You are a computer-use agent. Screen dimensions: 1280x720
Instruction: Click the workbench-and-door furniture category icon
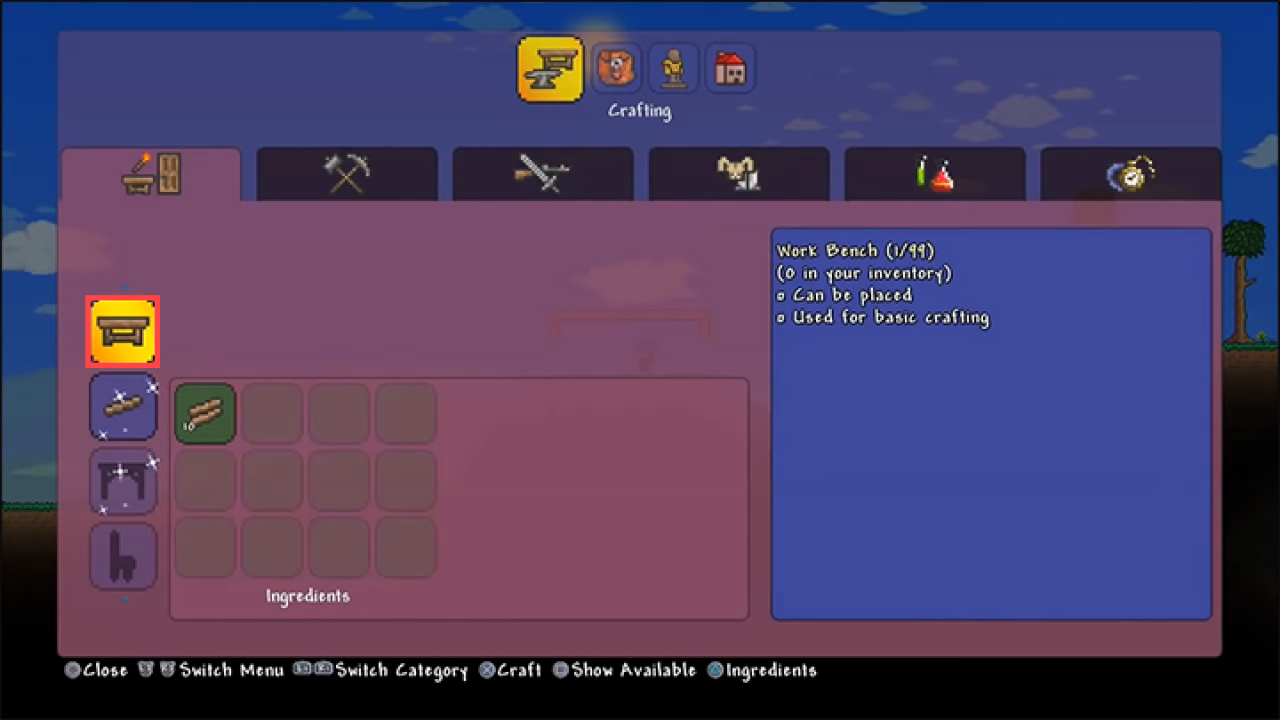click(x=151, y=174)
